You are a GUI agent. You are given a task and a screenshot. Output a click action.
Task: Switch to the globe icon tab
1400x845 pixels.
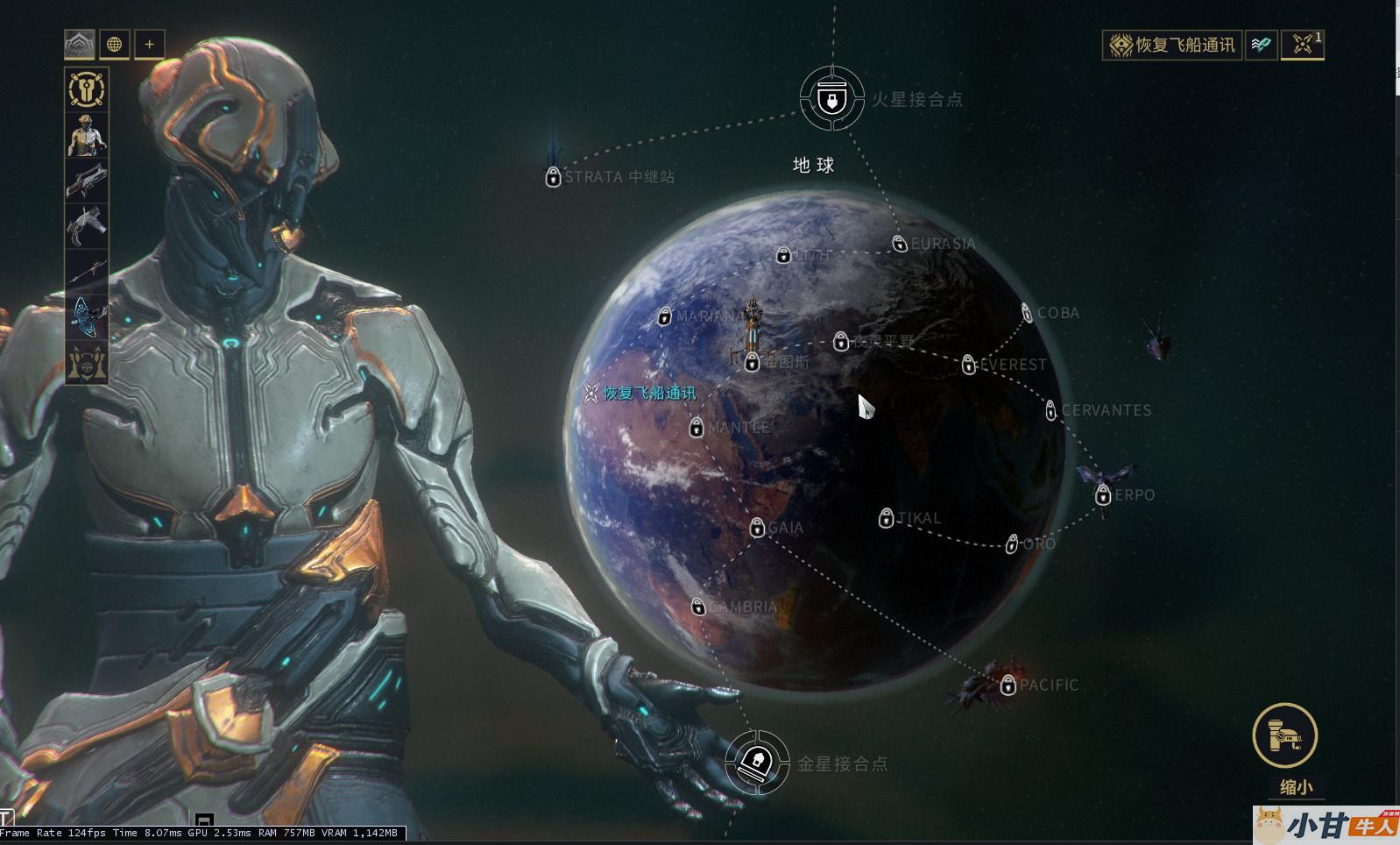(114, 44)
